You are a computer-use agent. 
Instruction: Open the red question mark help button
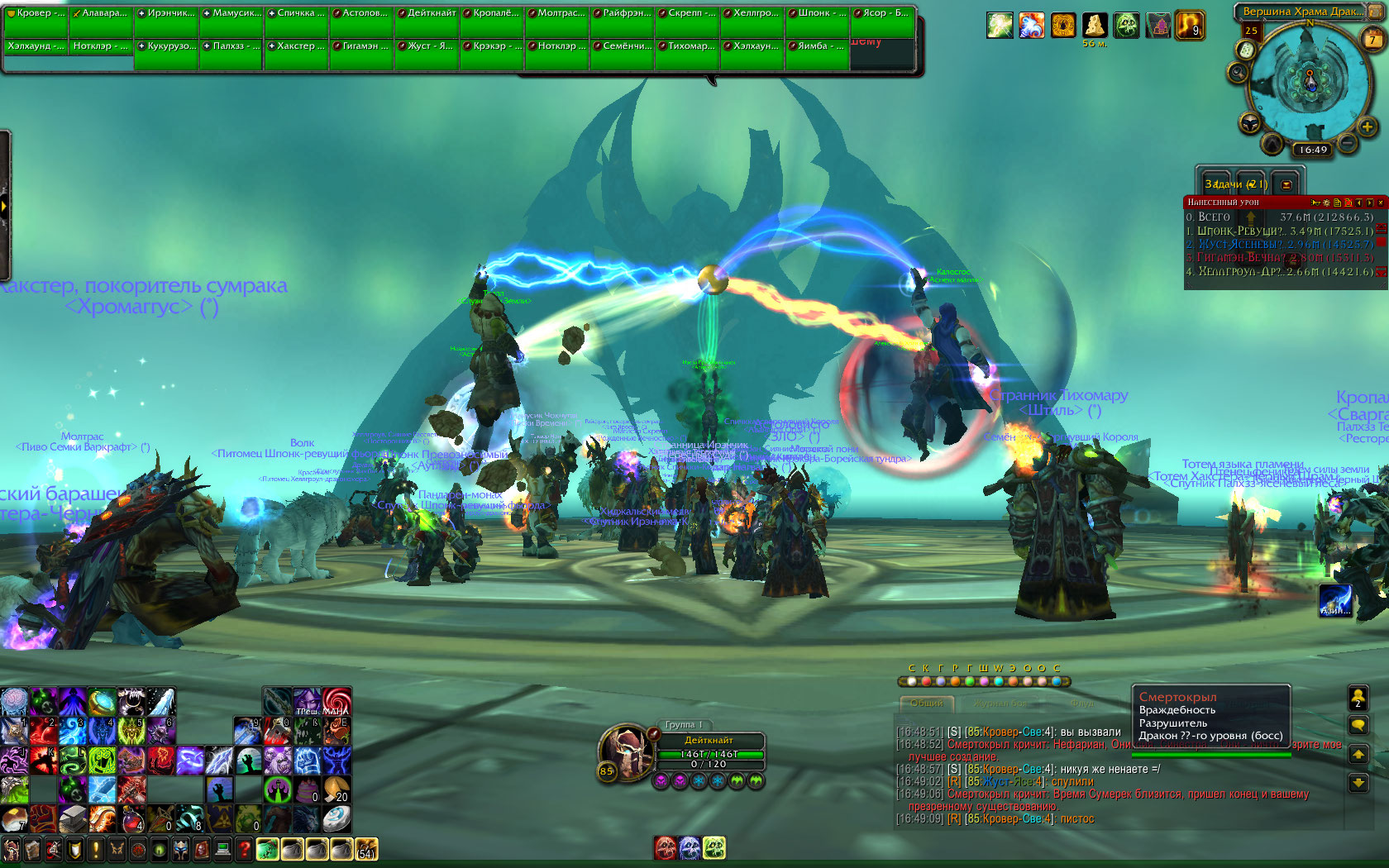(244, 849)
